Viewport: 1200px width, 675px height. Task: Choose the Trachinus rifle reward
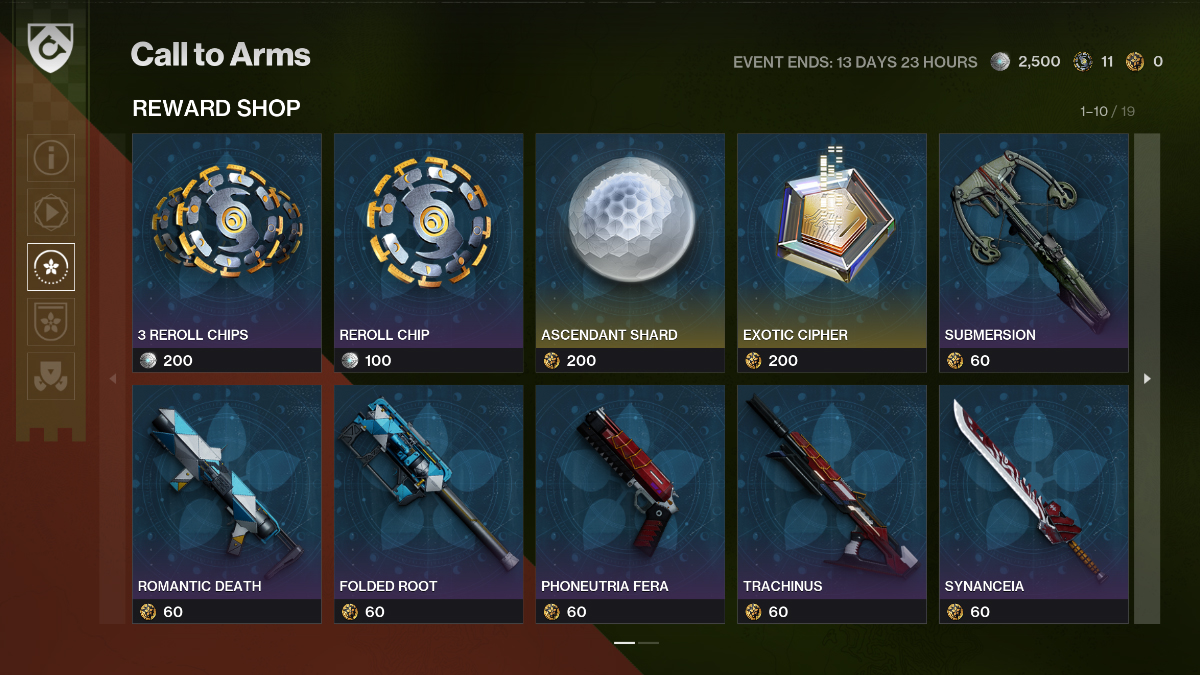832,504
